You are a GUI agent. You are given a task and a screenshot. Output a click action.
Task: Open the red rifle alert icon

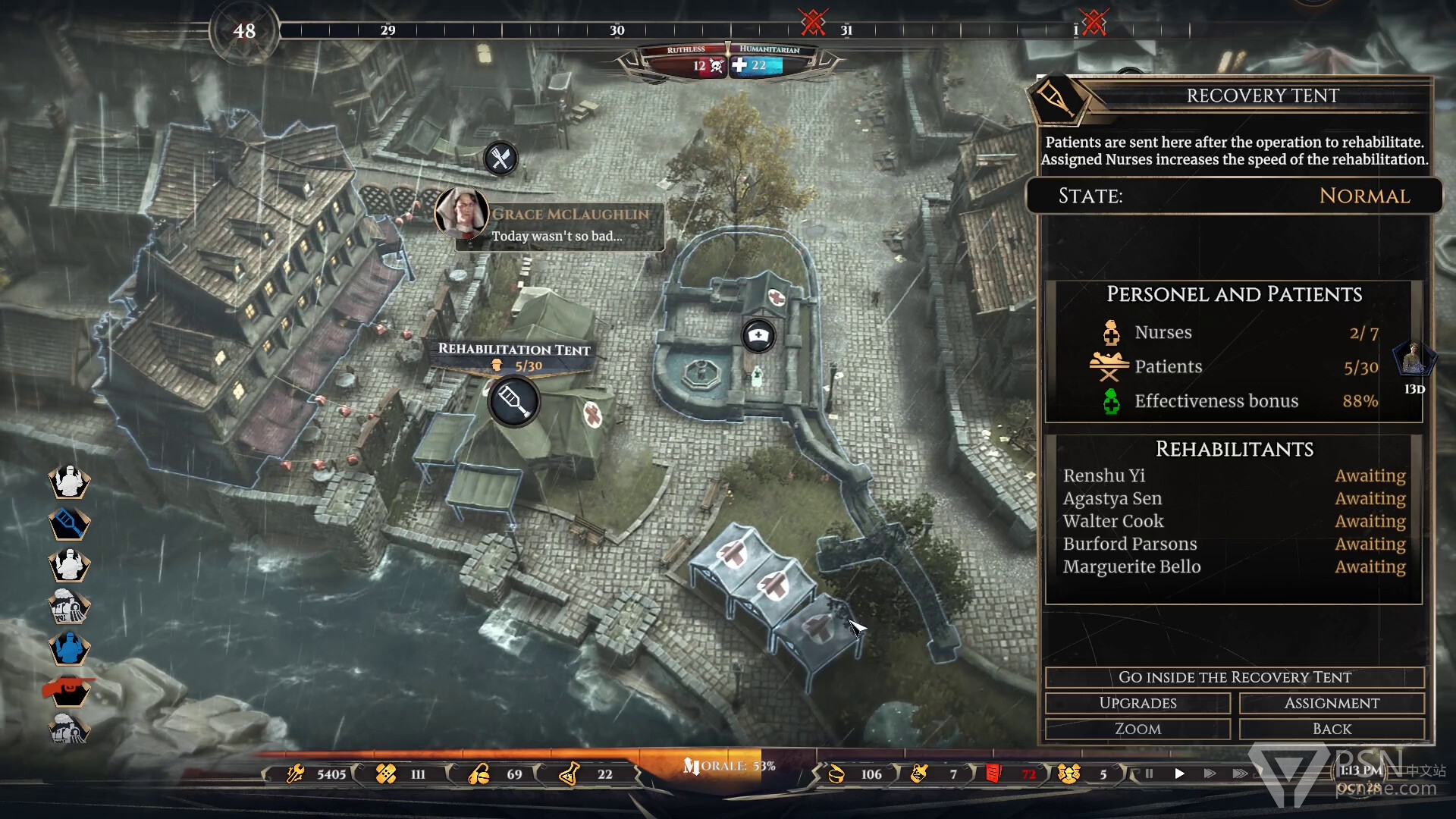69,690
